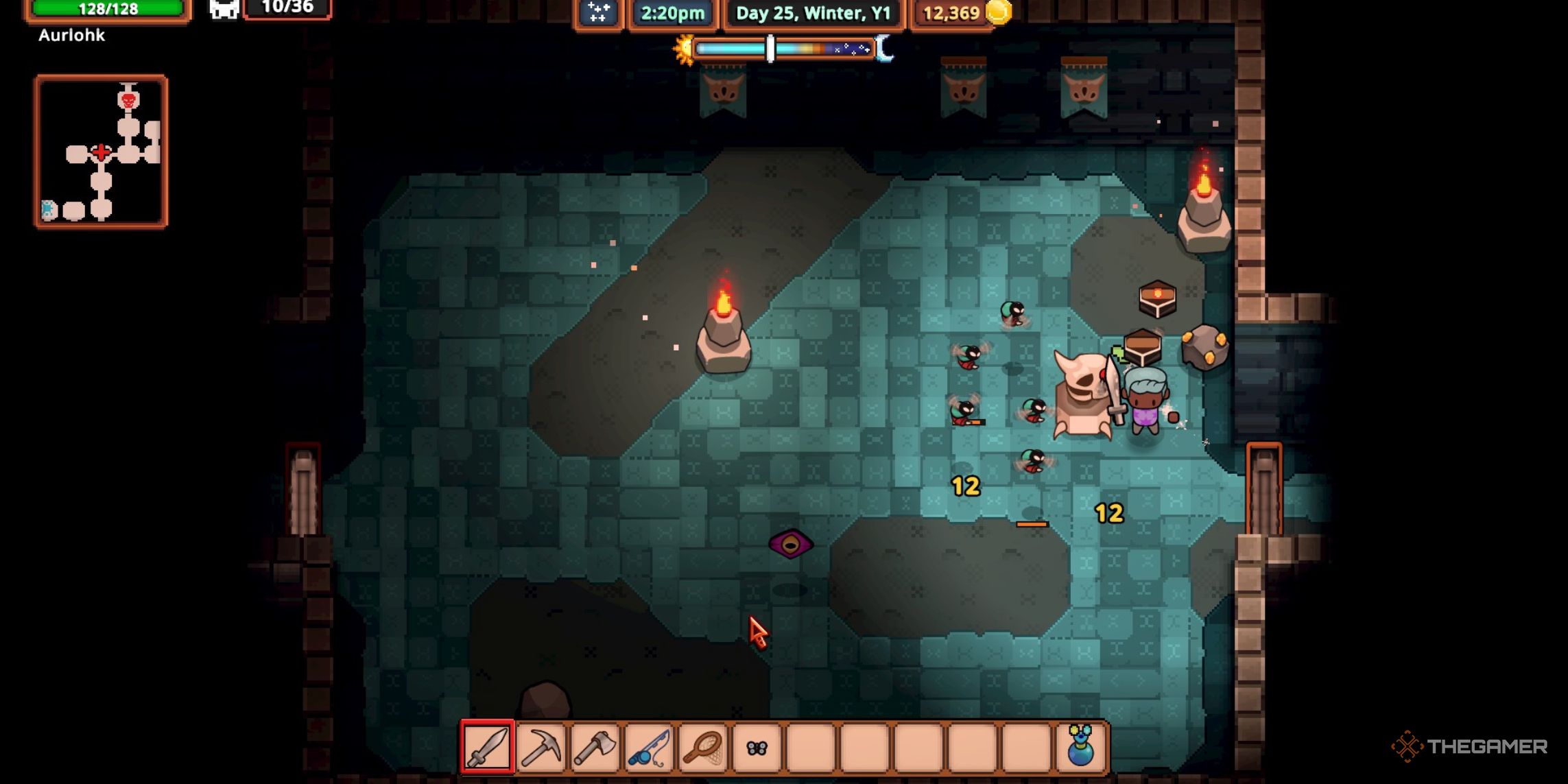This screenshot has height=784, width=1568.
Task: Click the red skull boss marker on minimap
Action: (x=128, y=100)
